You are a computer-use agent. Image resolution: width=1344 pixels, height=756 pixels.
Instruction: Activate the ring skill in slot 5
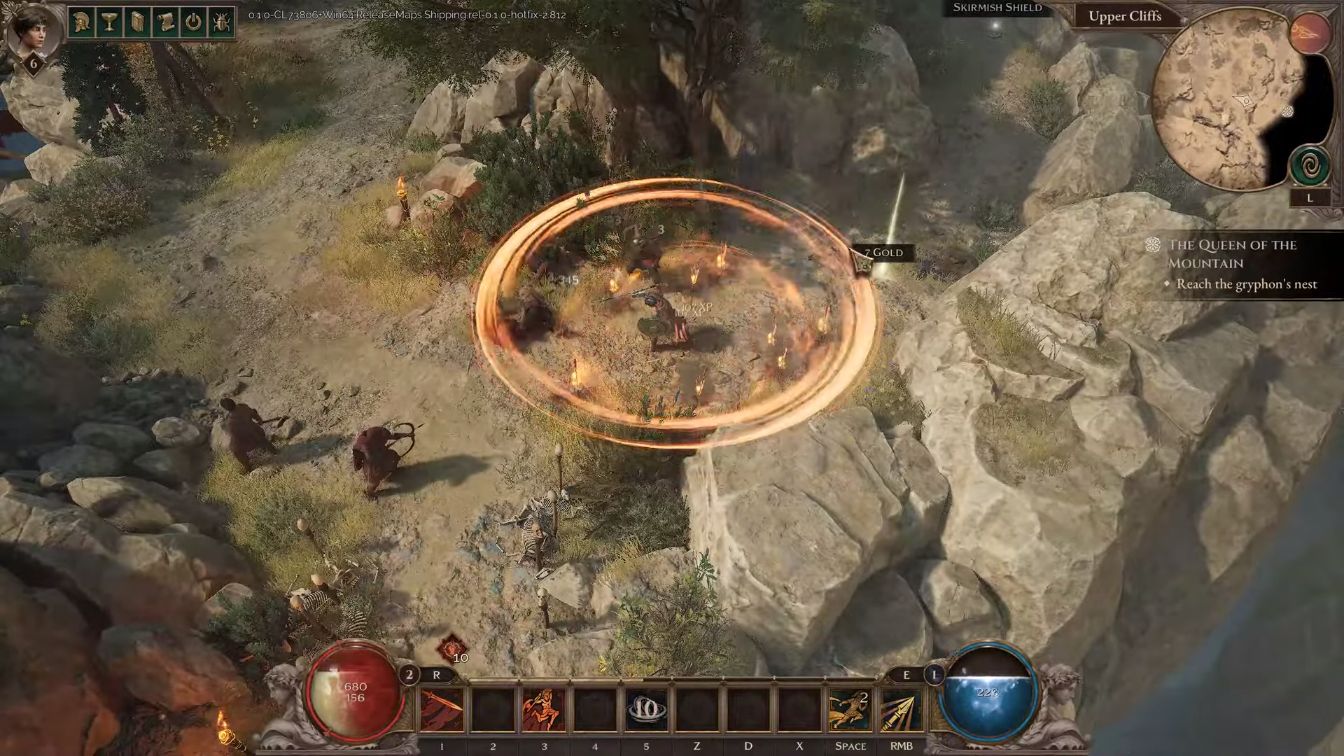[x=646, y=709]
